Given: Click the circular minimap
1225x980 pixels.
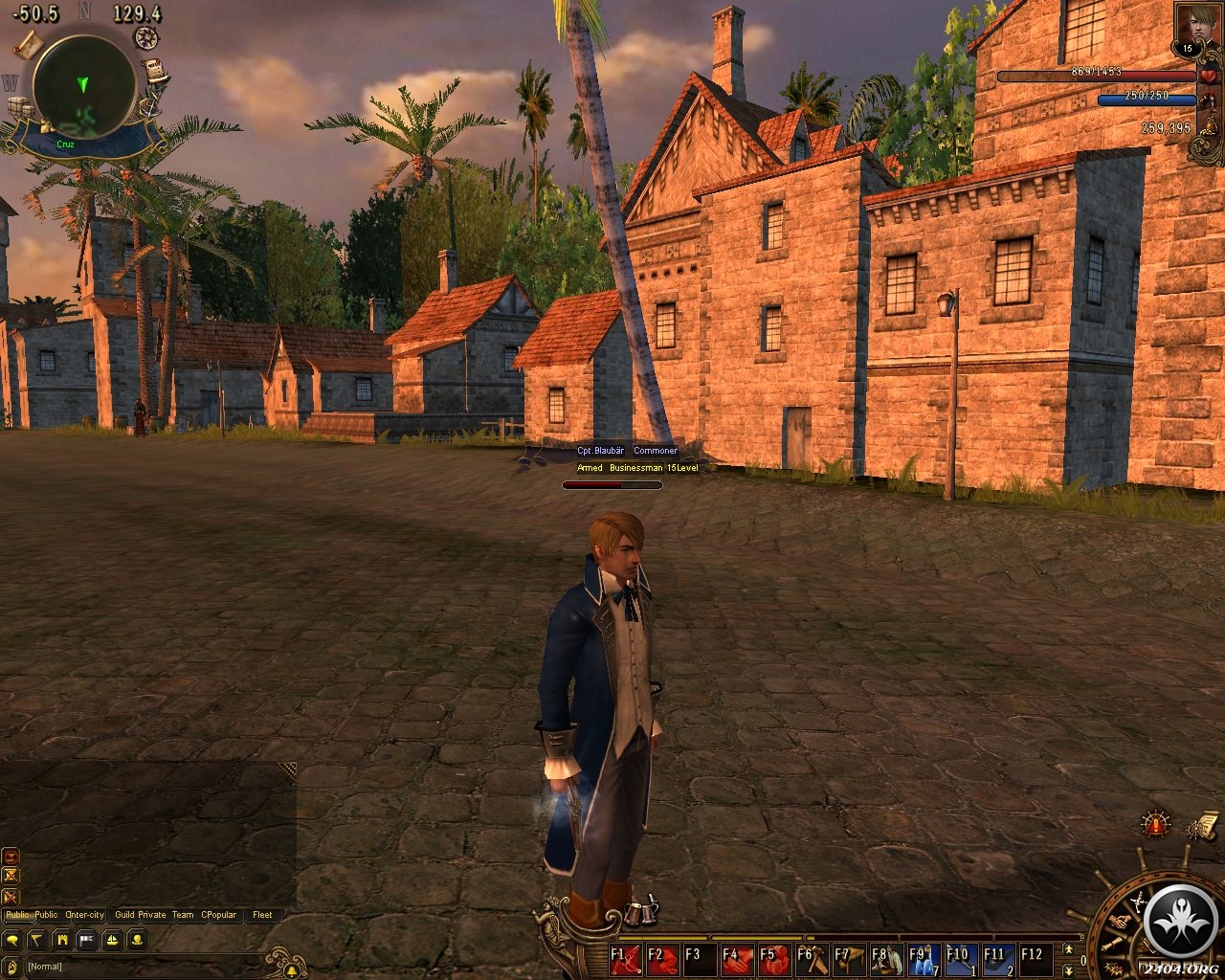Looking at the screenshot, I should click(x=83, y=84).
